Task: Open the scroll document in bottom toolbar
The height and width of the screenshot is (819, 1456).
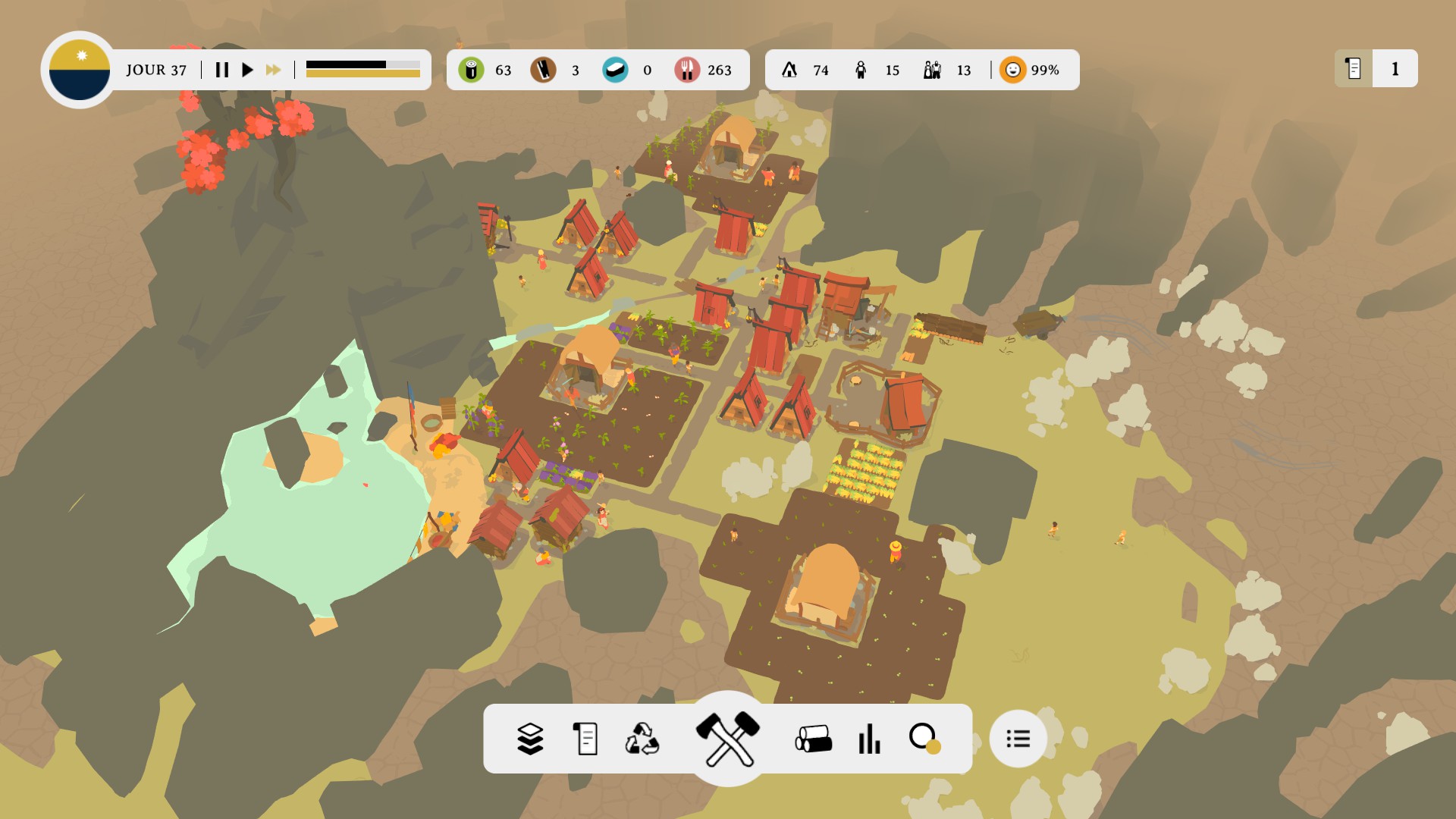Action: (585, 739)
